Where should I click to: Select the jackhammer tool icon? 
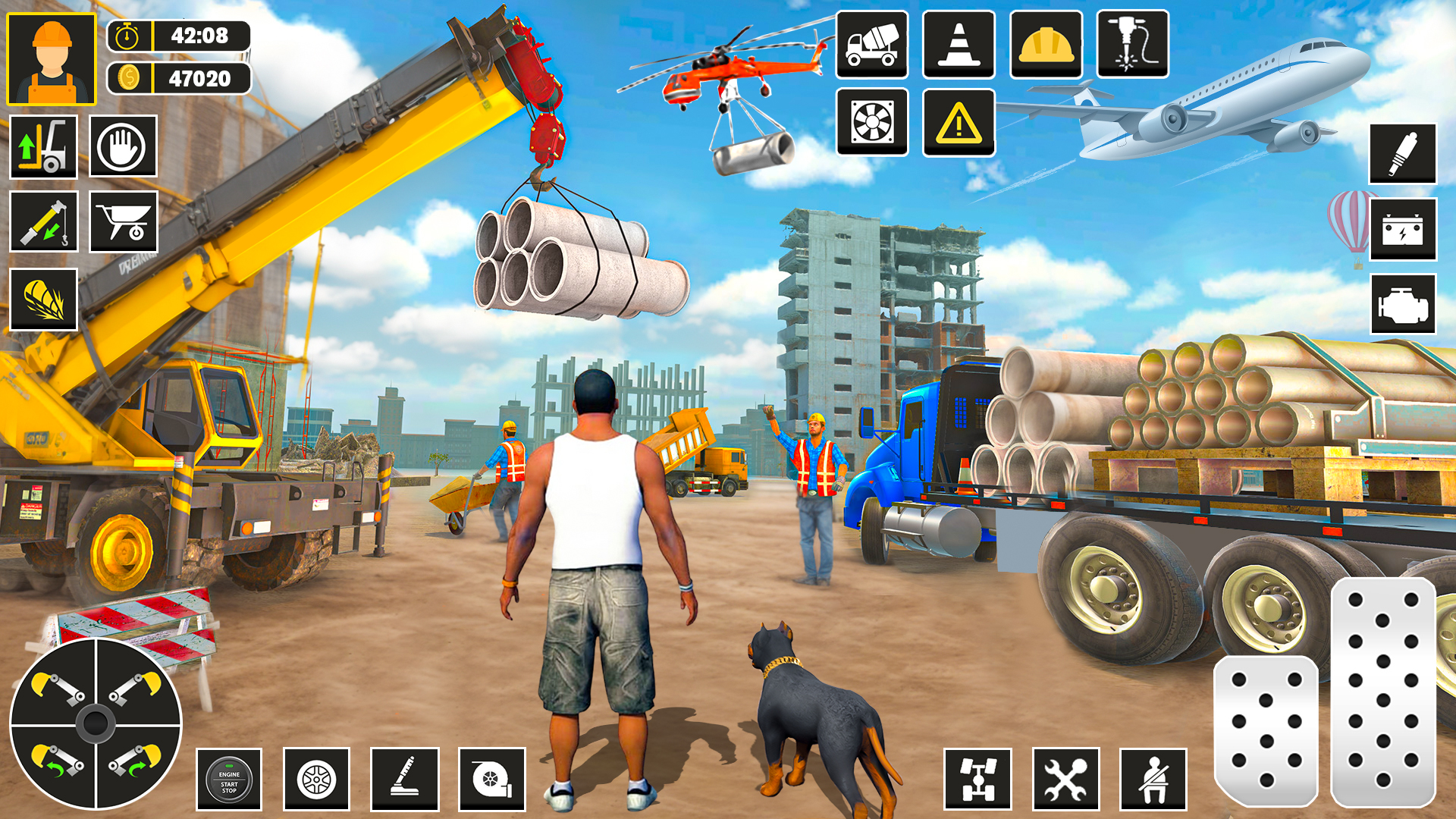(1133, 45)
